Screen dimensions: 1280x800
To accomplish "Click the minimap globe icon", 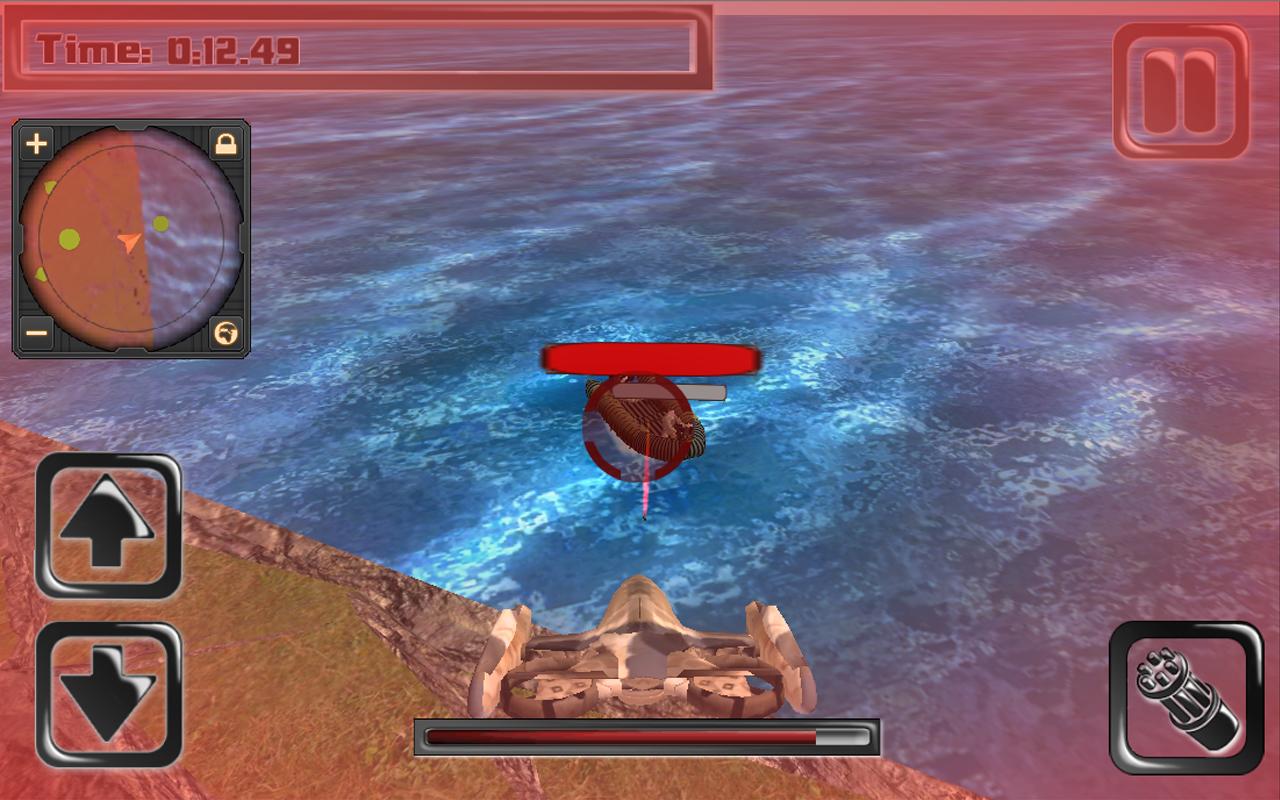I will [x=227, y=332].
